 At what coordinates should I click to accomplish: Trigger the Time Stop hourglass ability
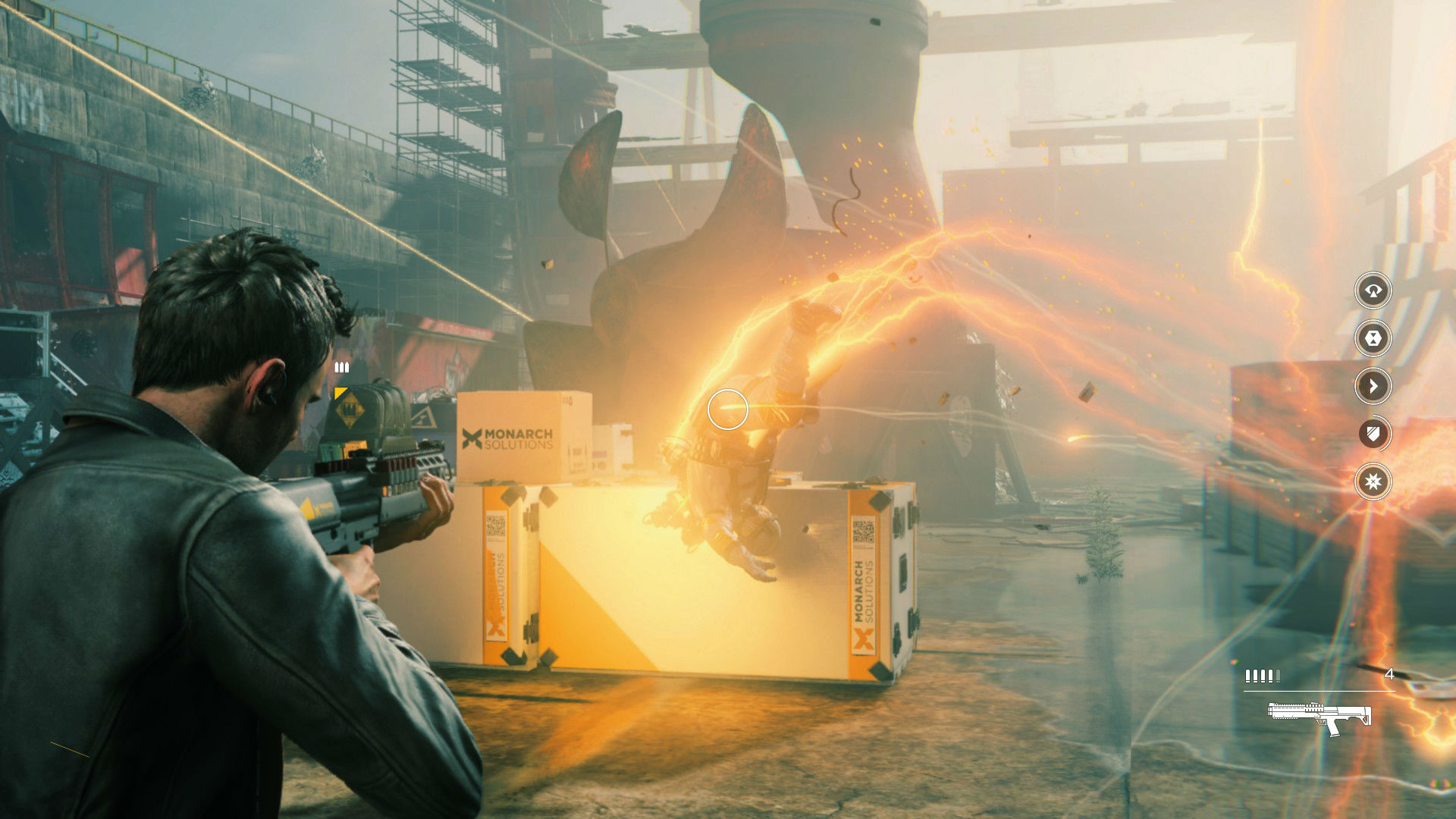(x=1373, y=338)
